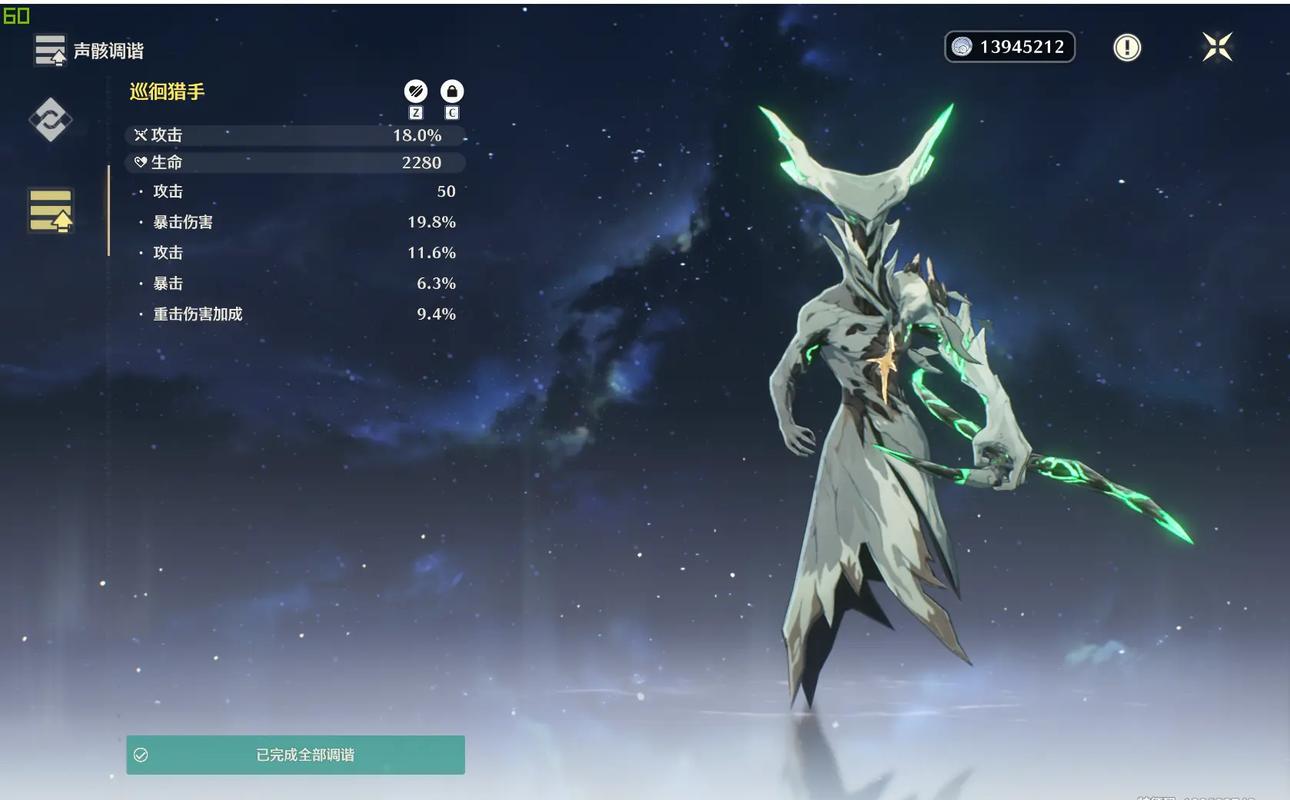This screenshot has height=800, width=1290.
Task: Mark Echo as discarded with trash icon
Action: 416,92
